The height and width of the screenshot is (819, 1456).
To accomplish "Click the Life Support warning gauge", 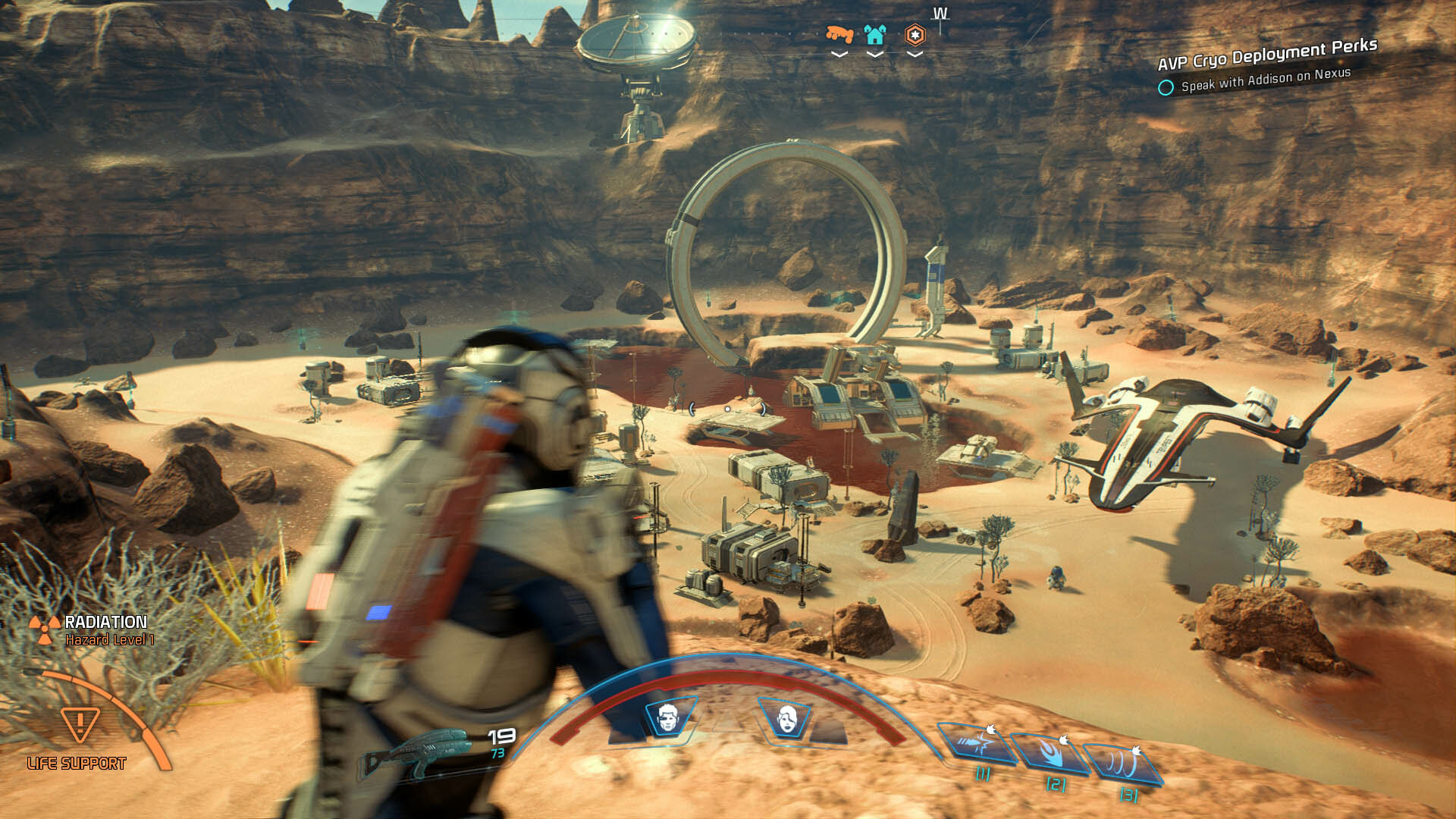I will tap(80, 726).
